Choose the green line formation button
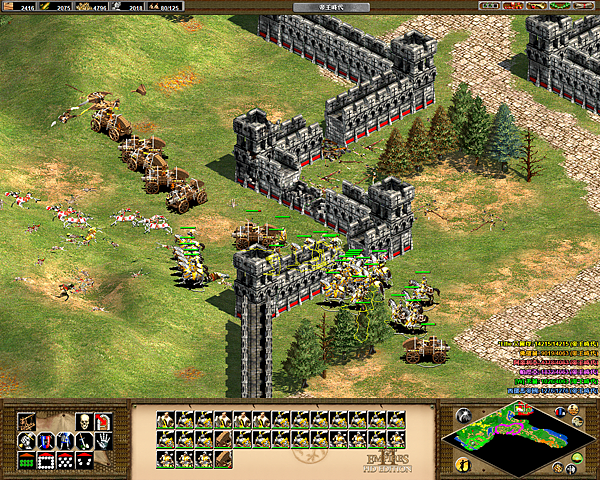 25,460
